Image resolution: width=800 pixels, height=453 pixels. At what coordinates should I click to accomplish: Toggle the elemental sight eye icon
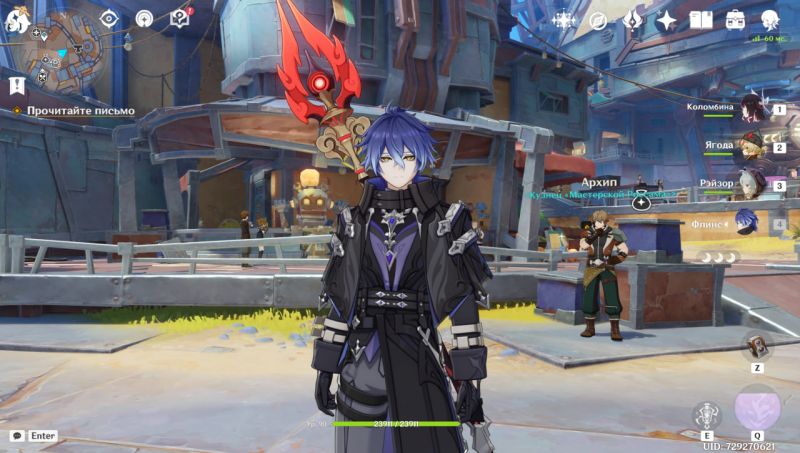point(109,19)
